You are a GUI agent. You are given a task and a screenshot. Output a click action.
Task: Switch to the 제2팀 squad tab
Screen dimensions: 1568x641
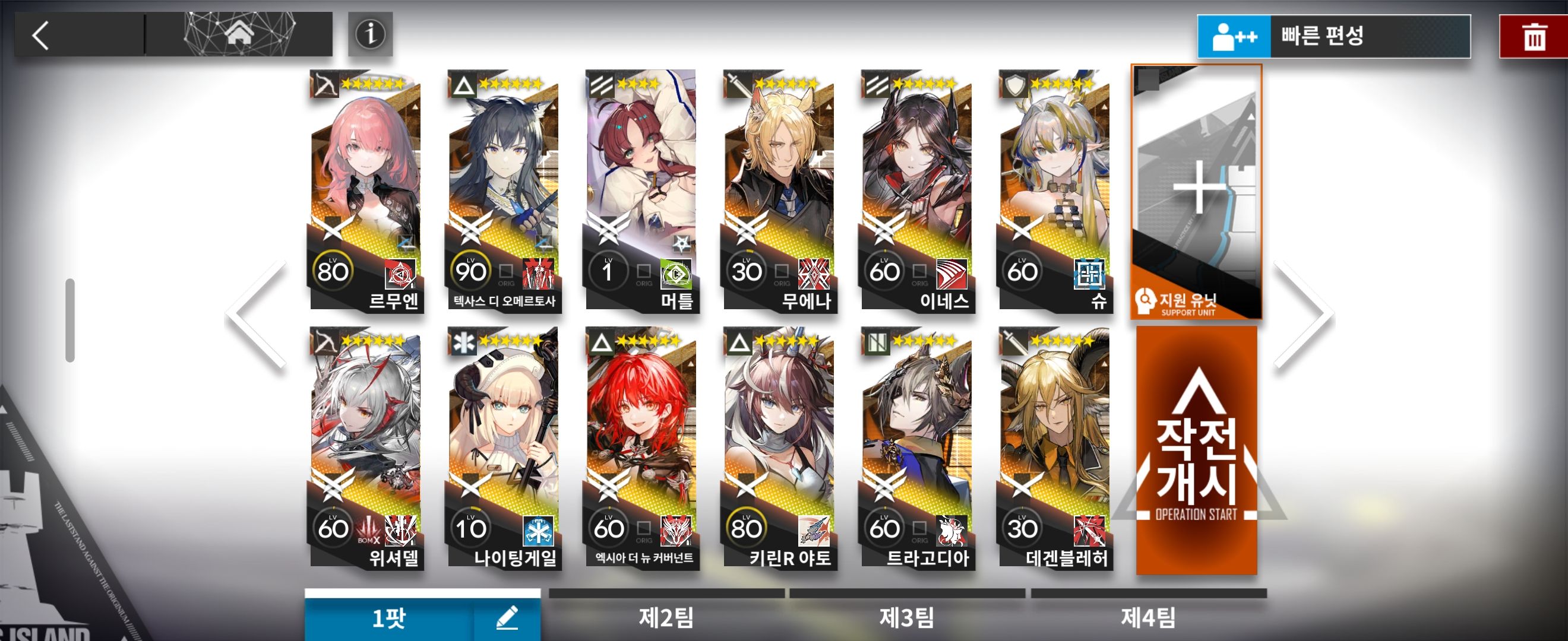666,617
